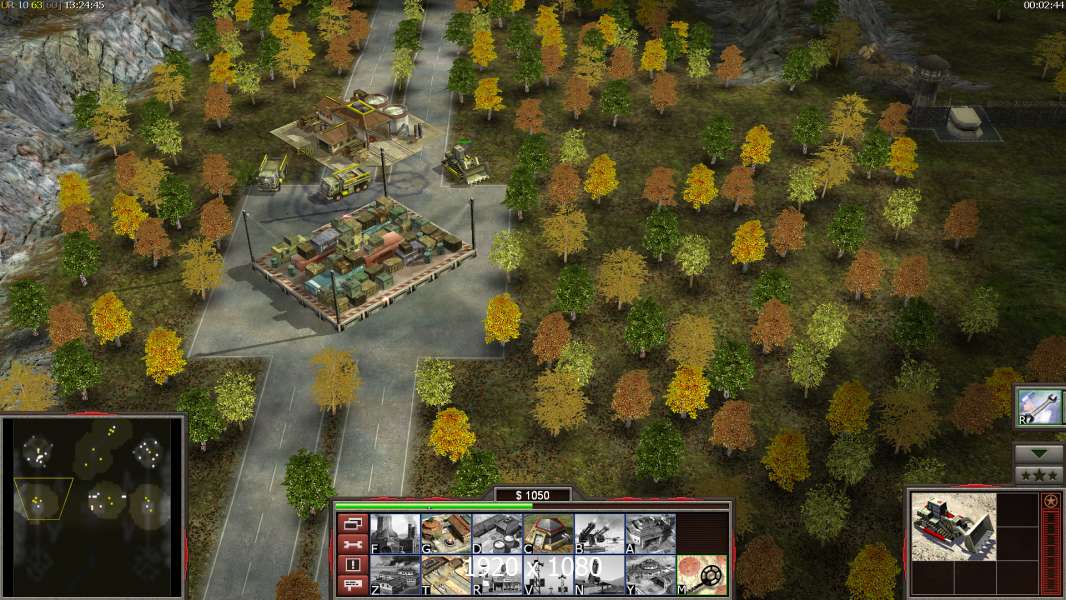Choose the build icon labeled R in the build grid

tap(496, 574)
